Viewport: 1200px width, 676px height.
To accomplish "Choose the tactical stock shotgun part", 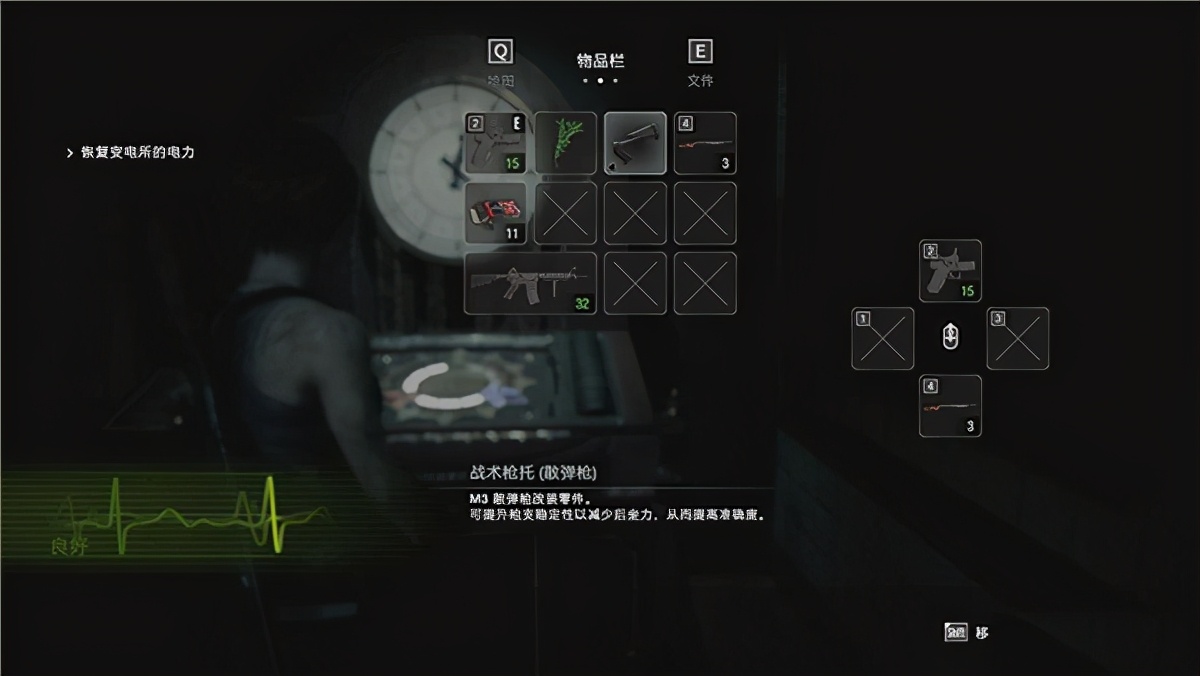I will [x=635, y=143].
